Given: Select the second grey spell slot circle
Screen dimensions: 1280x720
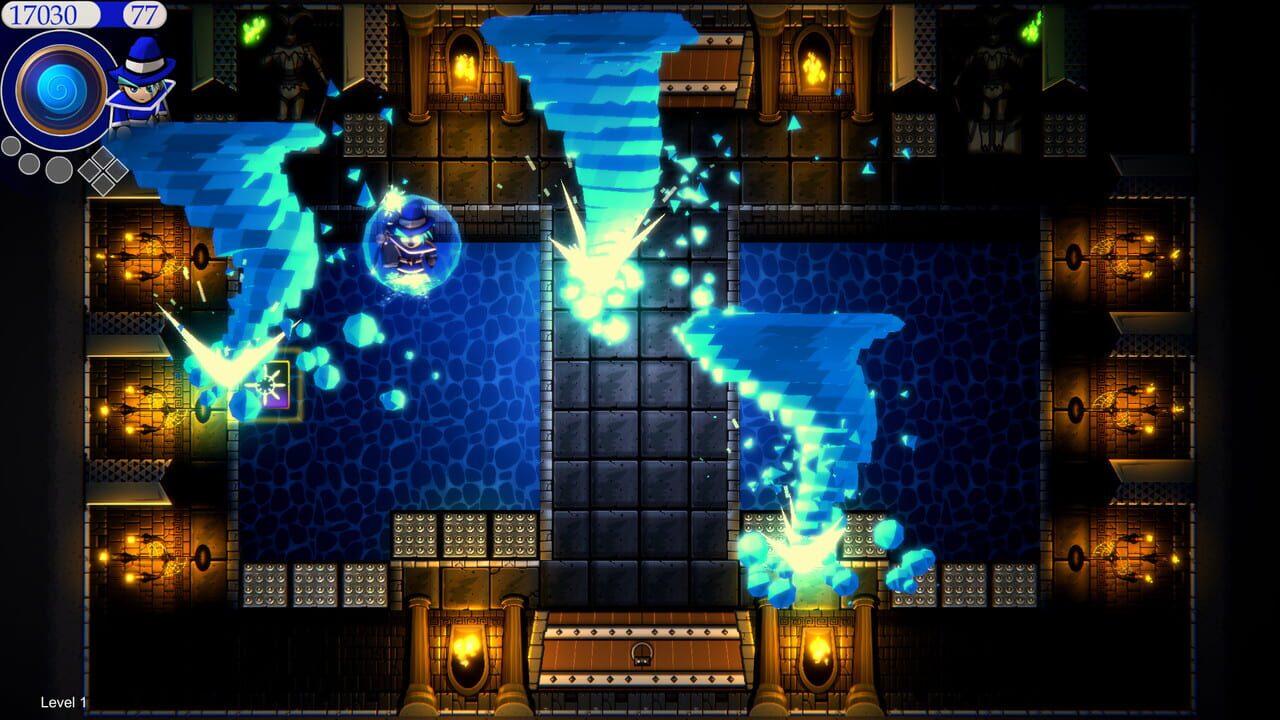Looking at the screenshot, I should [29, 162].
